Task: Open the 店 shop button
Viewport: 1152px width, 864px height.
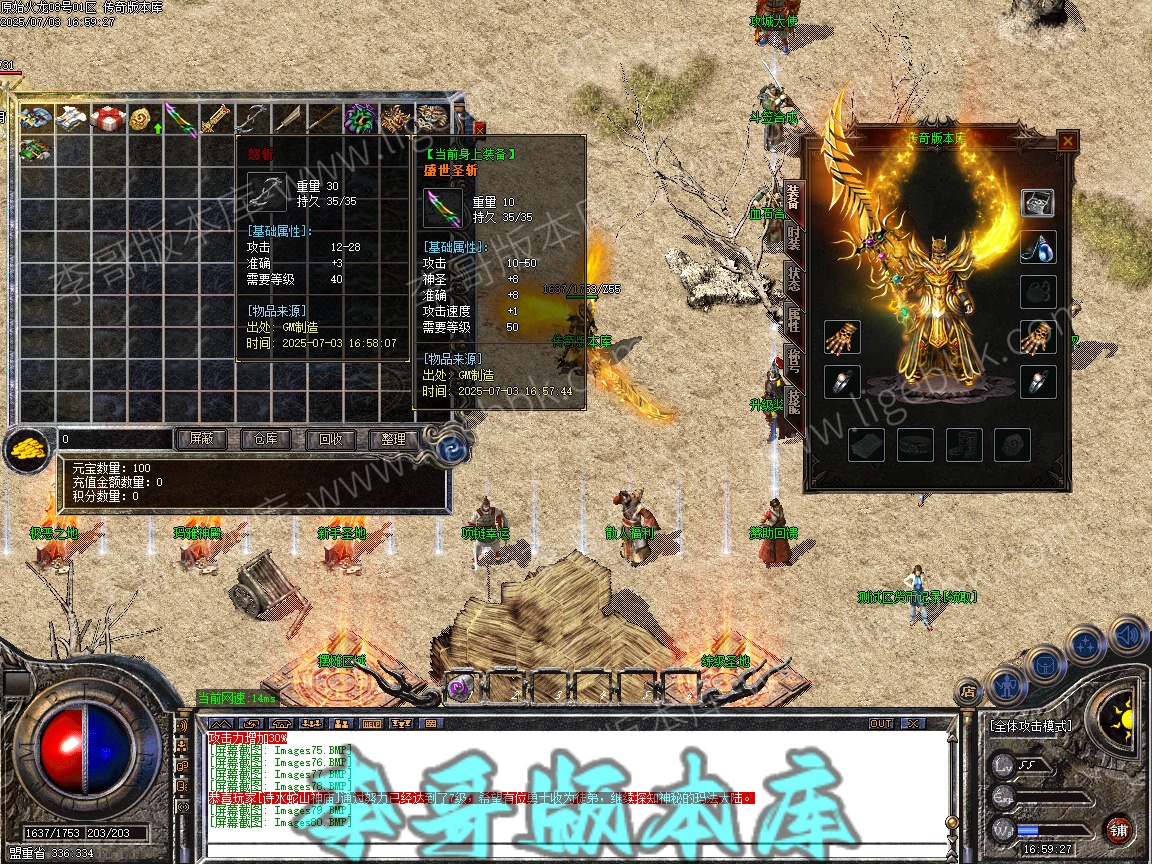Action: 967,691
